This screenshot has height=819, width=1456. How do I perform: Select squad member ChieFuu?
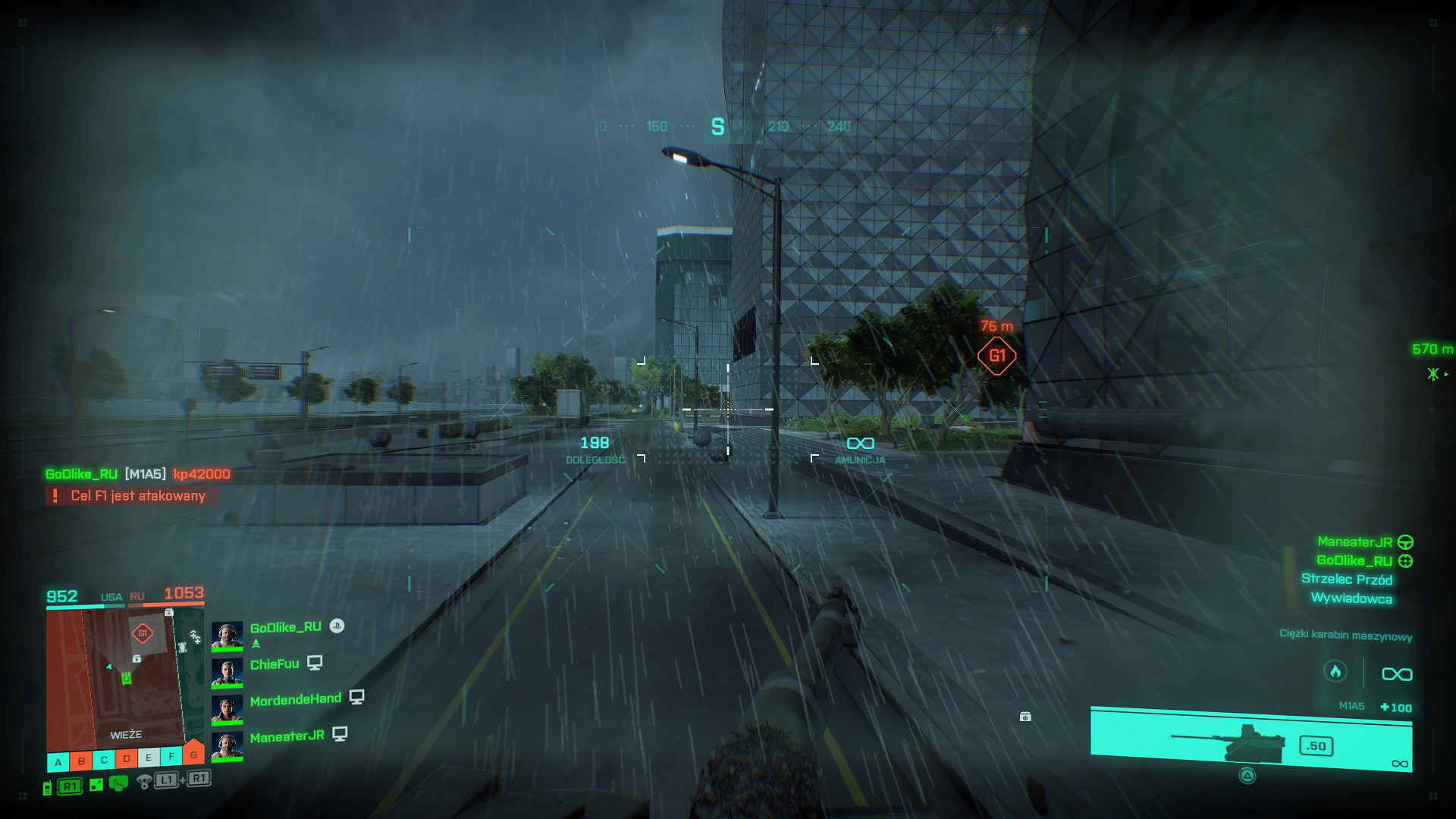click(275, 664)
